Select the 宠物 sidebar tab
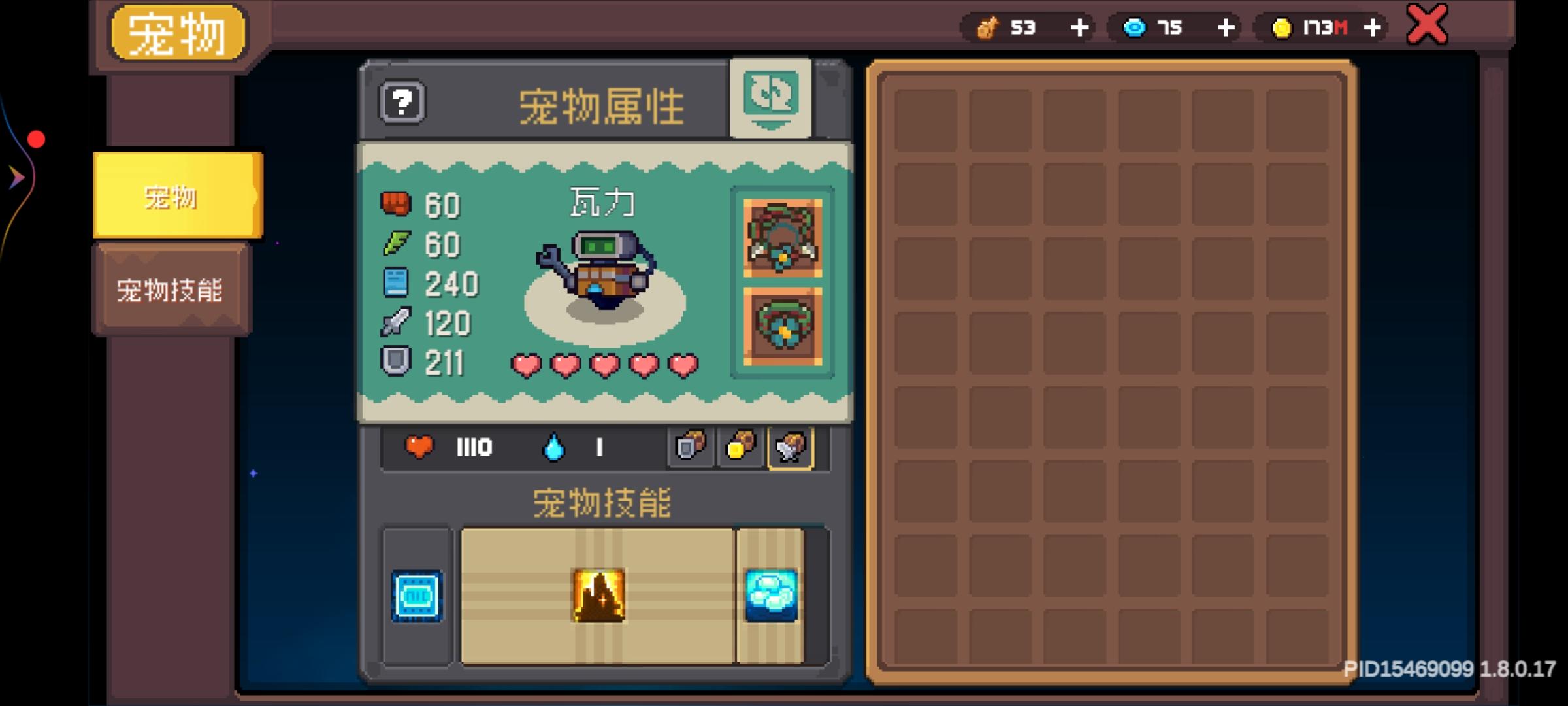This screenshot has width=1568, height=706. [171, 195]
